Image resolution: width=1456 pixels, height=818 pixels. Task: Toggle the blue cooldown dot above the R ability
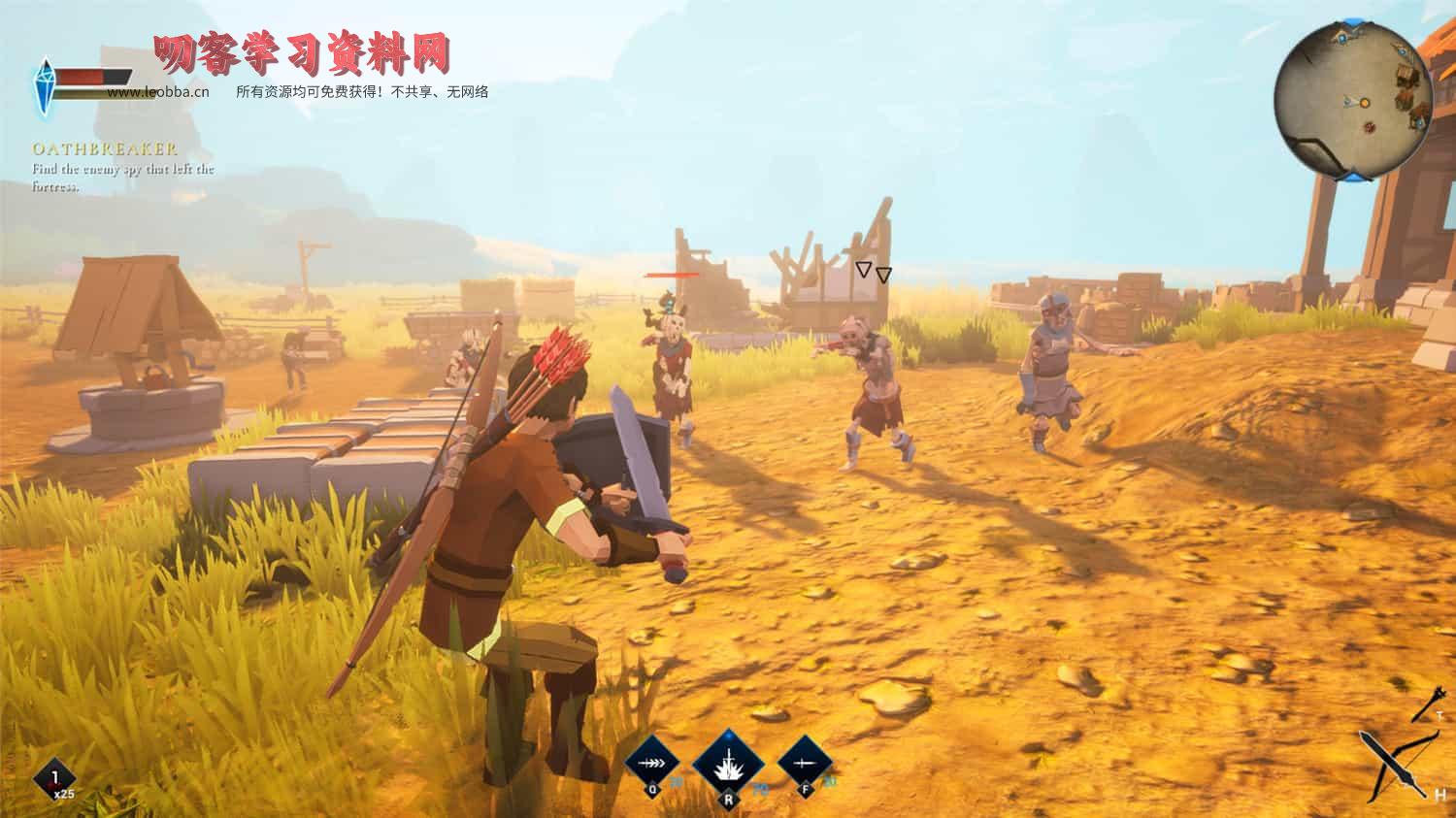coord(730,736)
